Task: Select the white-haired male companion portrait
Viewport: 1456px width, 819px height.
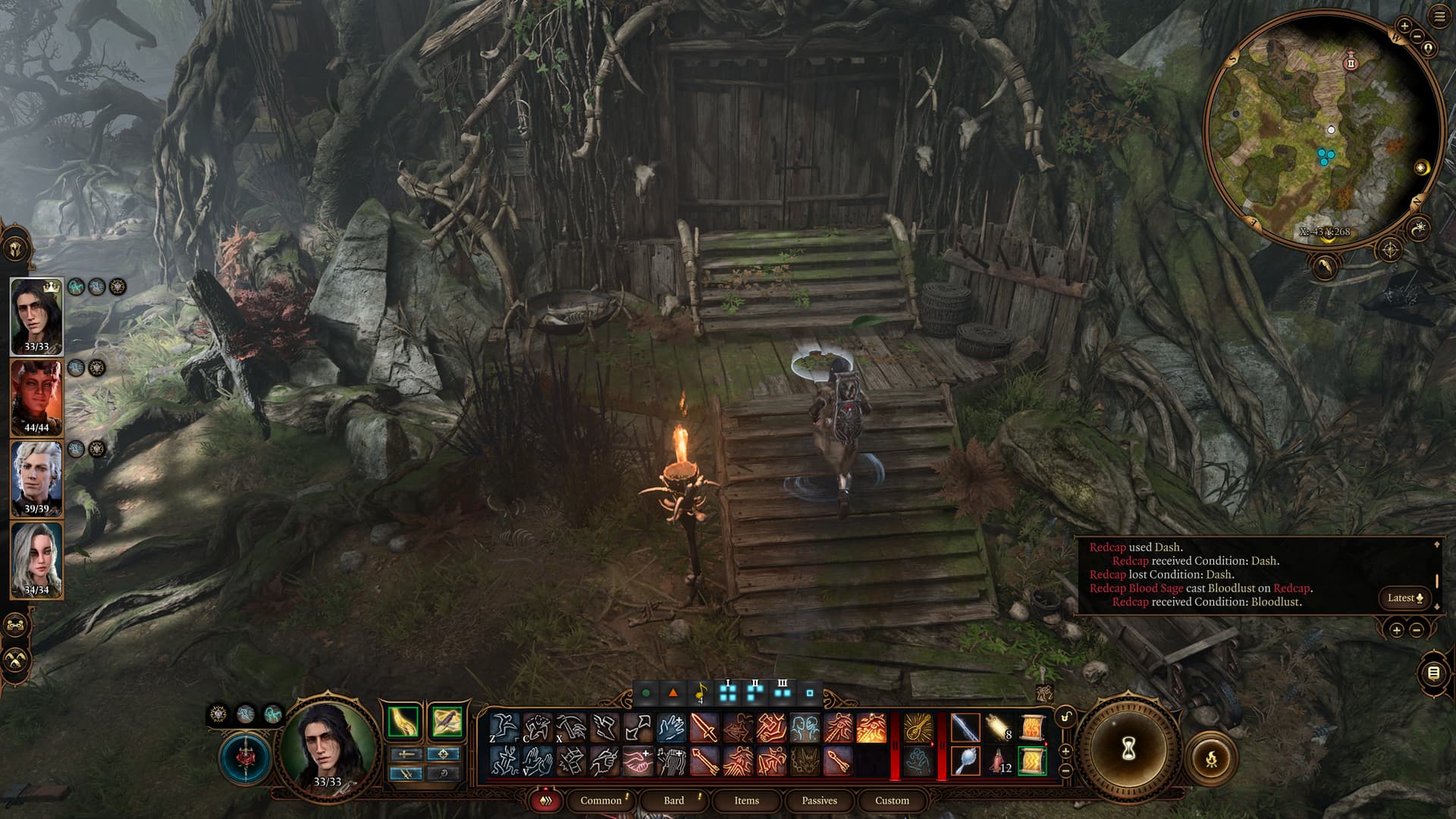Action: [x=36, y=479]
